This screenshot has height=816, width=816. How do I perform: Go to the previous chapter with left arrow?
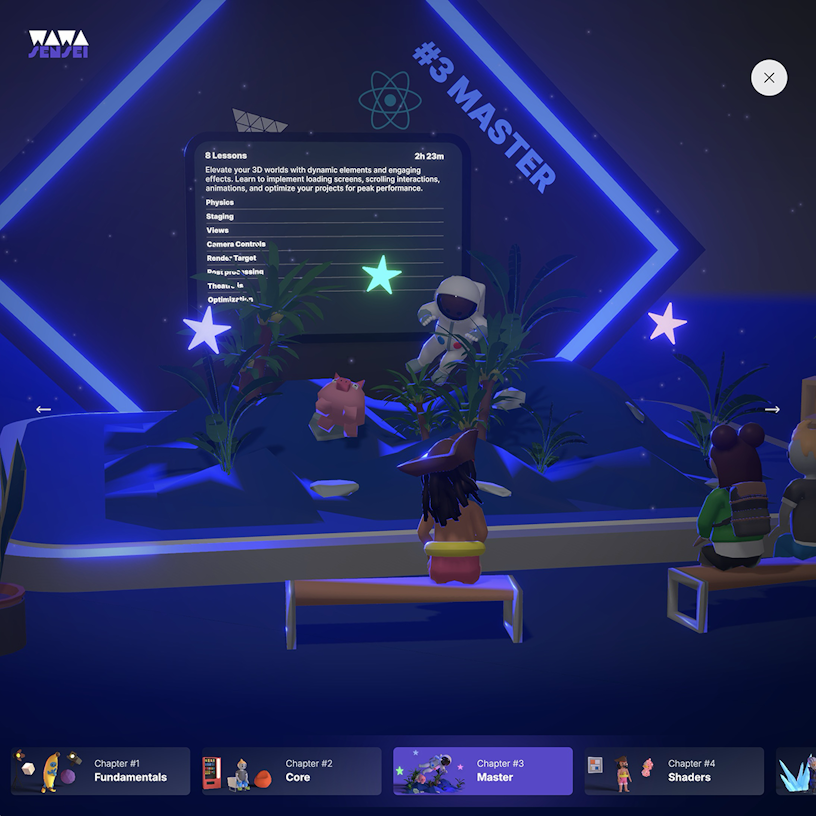pos(43,409)
